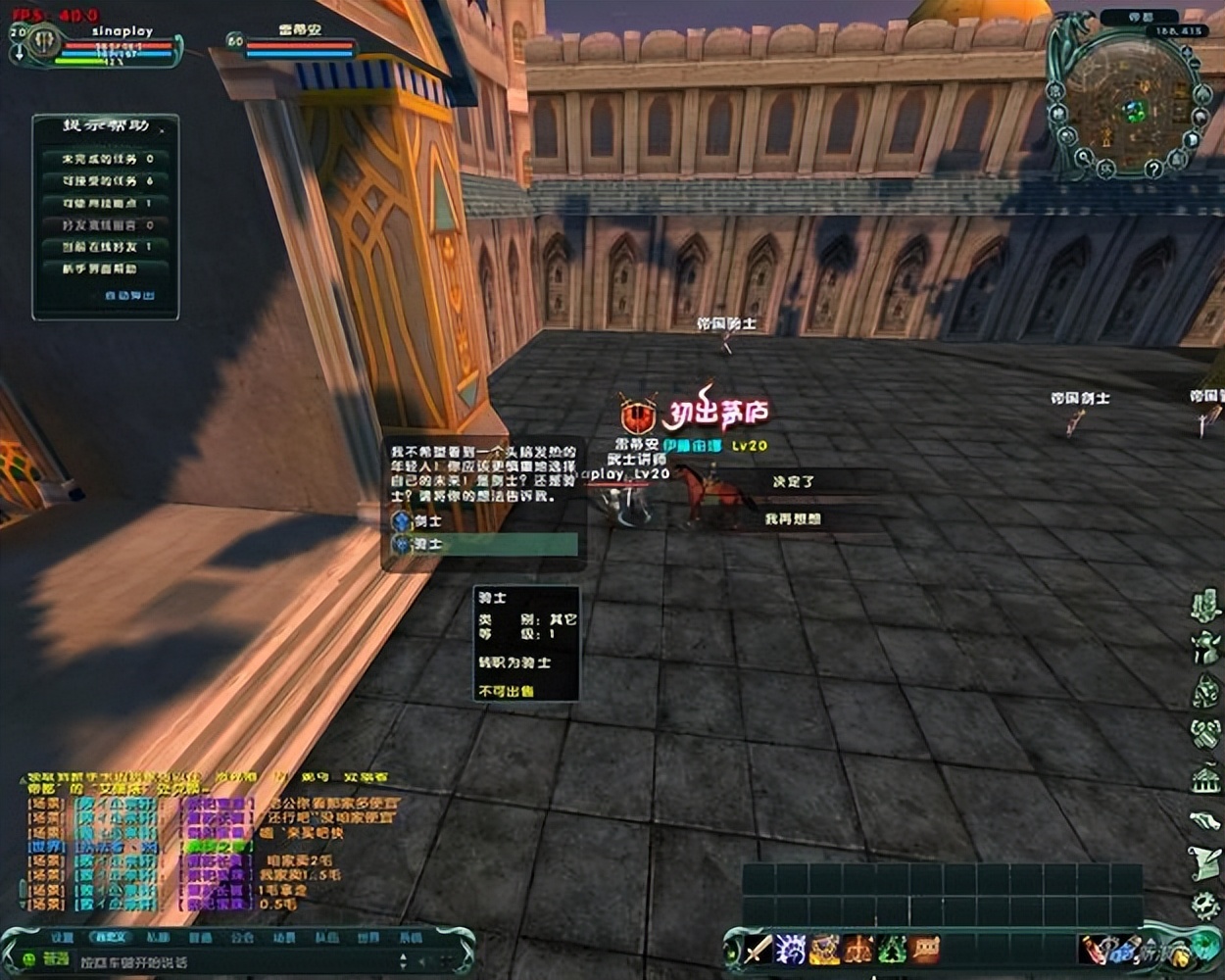Choose the 剑士 (Swordsman) class option
Image resolution: width=1225 pixels, height=980 pixels.
[x=428, y=521]
